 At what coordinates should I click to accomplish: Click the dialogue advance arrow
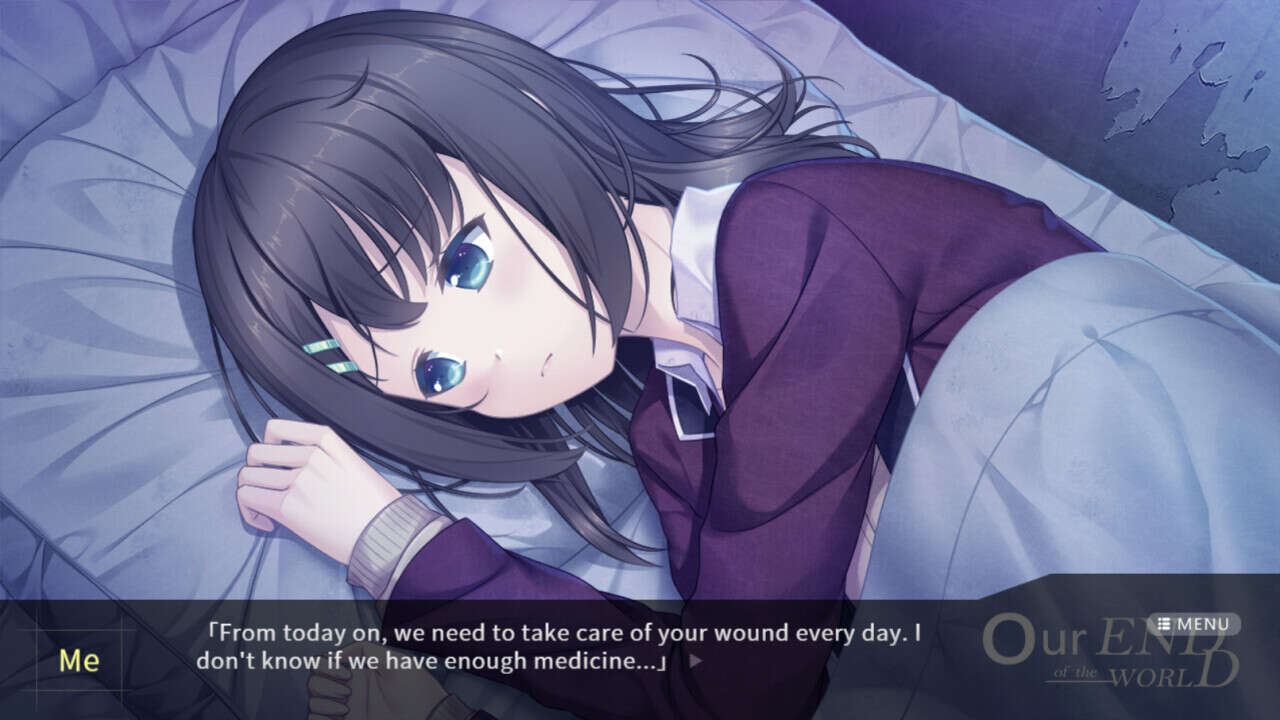coord(696,660)
